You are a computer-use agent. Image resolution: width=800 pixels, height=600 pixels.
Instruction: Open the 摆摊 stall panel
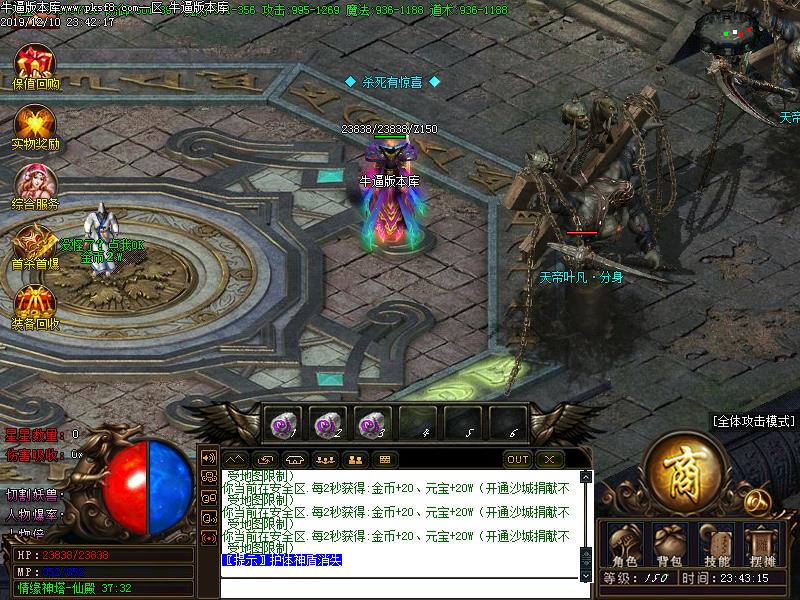[x=762, y=545]
